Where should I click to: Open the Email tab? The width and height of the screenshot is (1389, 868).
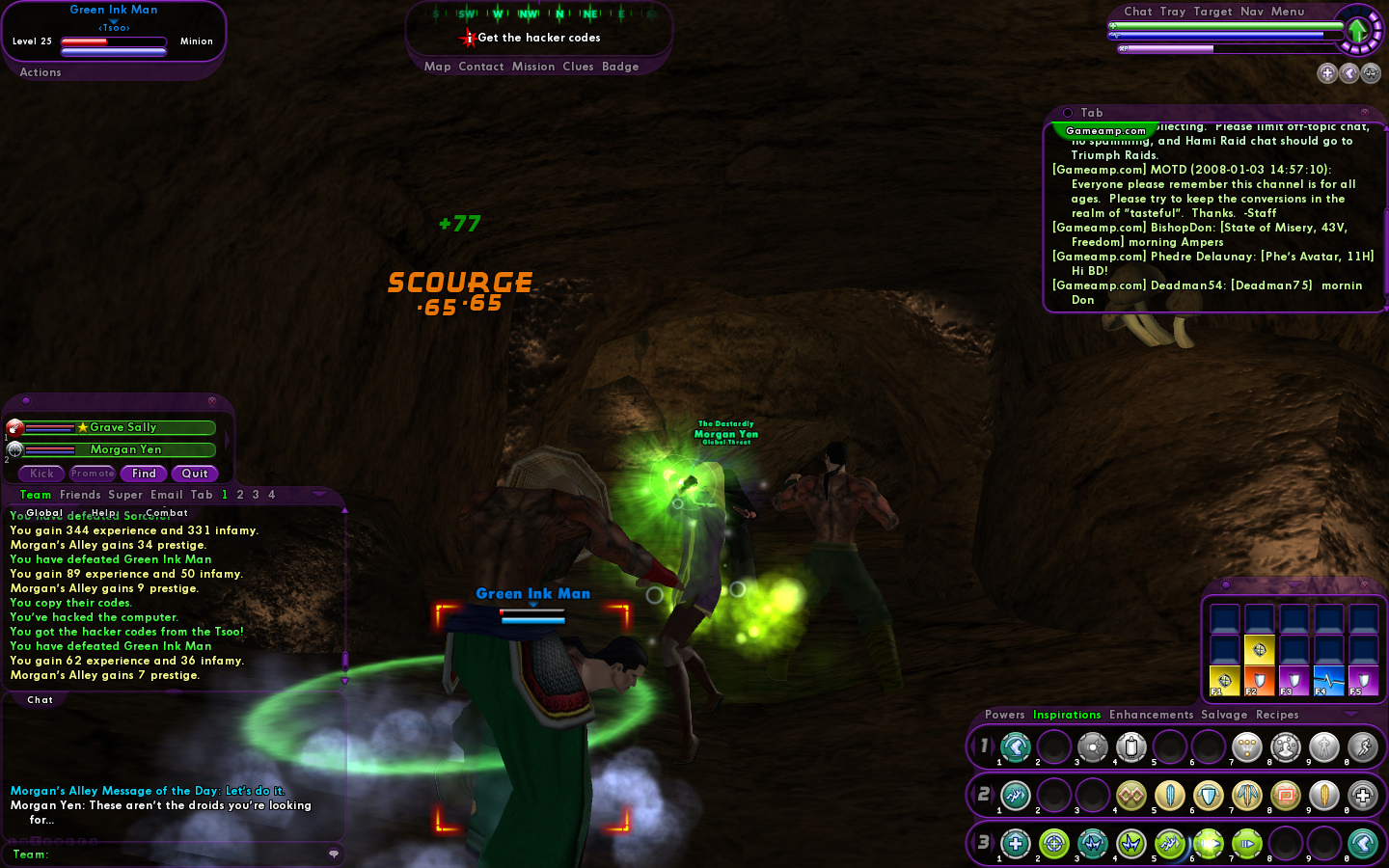[167, 495]
